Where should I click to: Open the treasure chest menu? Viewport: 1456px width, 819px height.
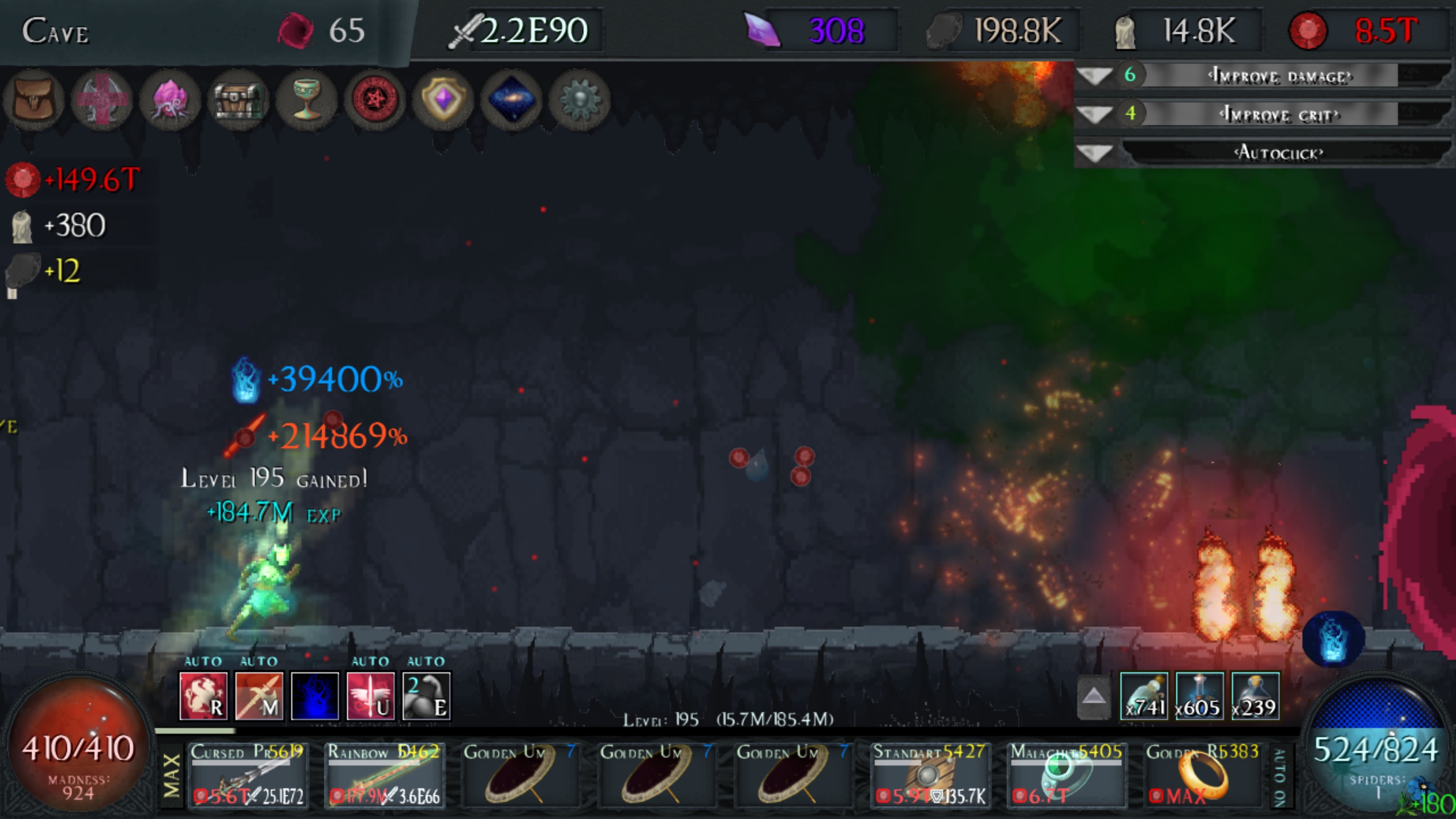pyautogui.click(x=239, y=101)
